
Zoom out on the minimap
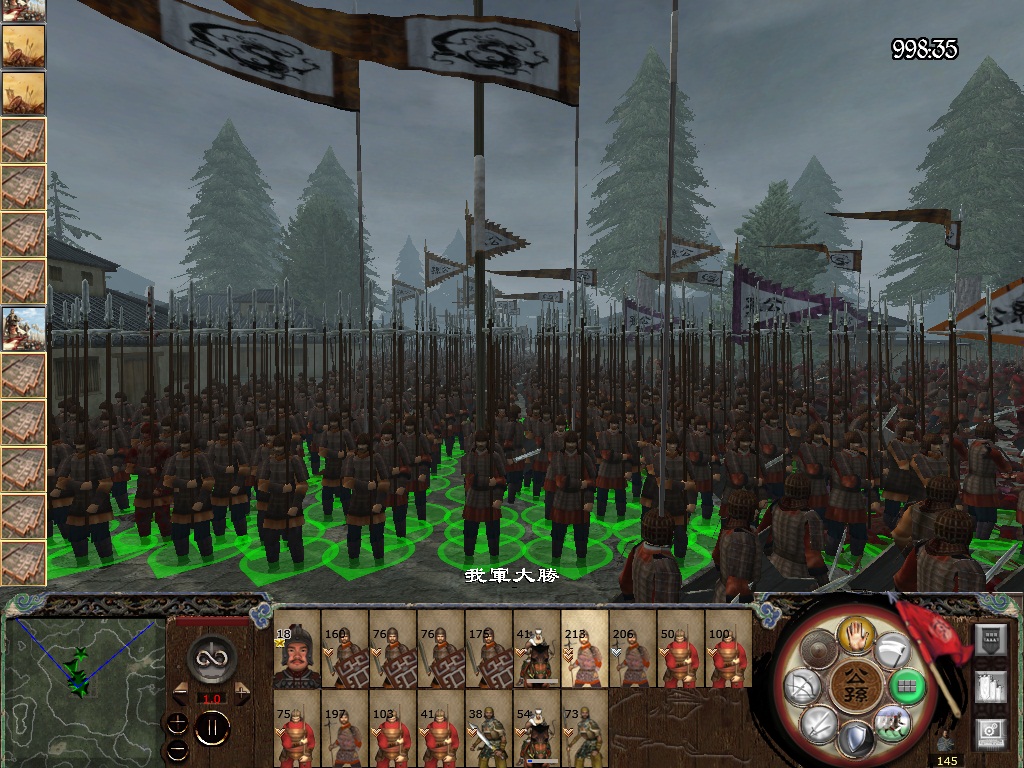[x=176, y=748]
